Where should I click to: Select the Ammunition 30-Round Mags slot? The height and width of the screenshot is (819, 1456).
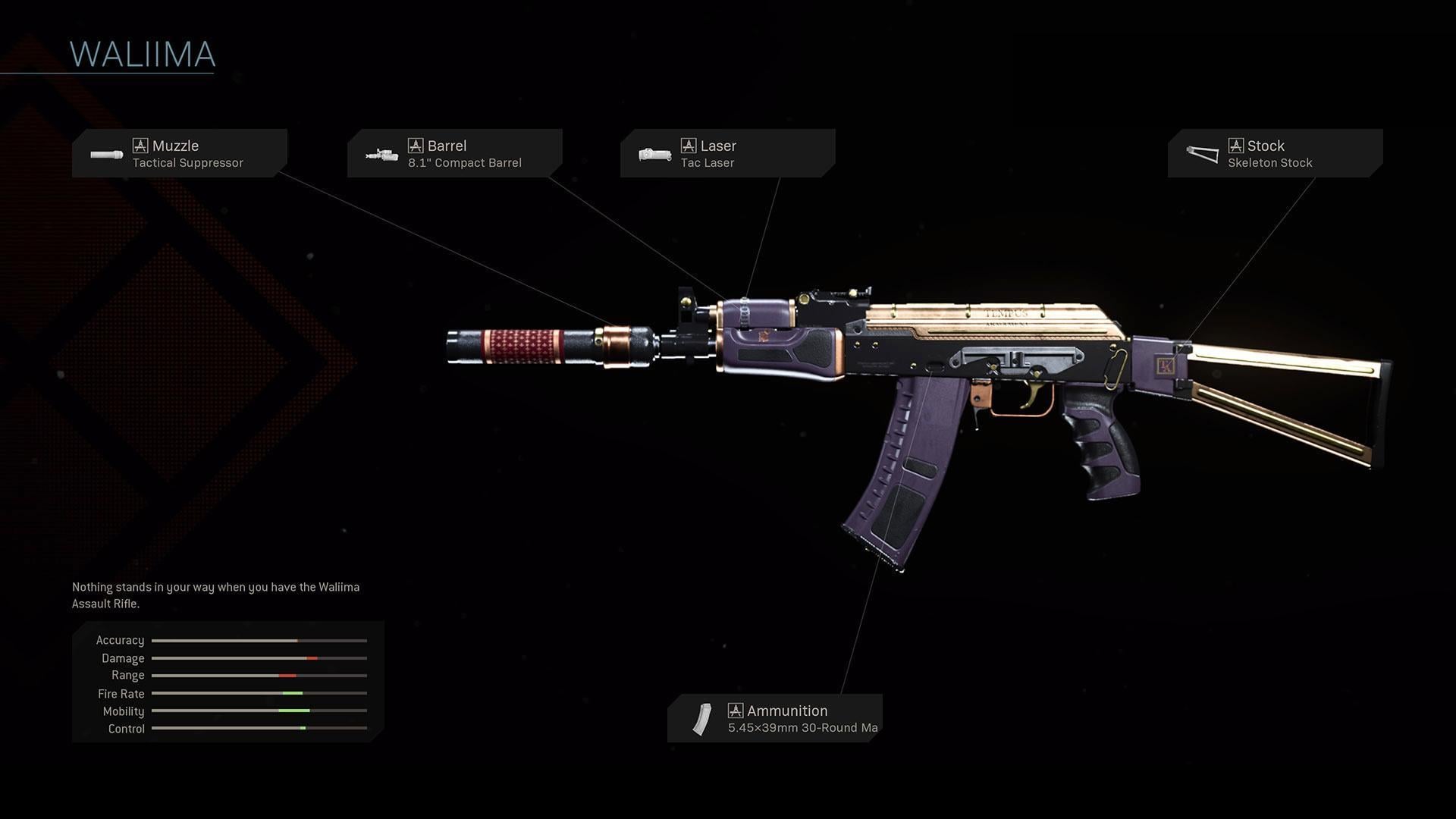[774, 718]
